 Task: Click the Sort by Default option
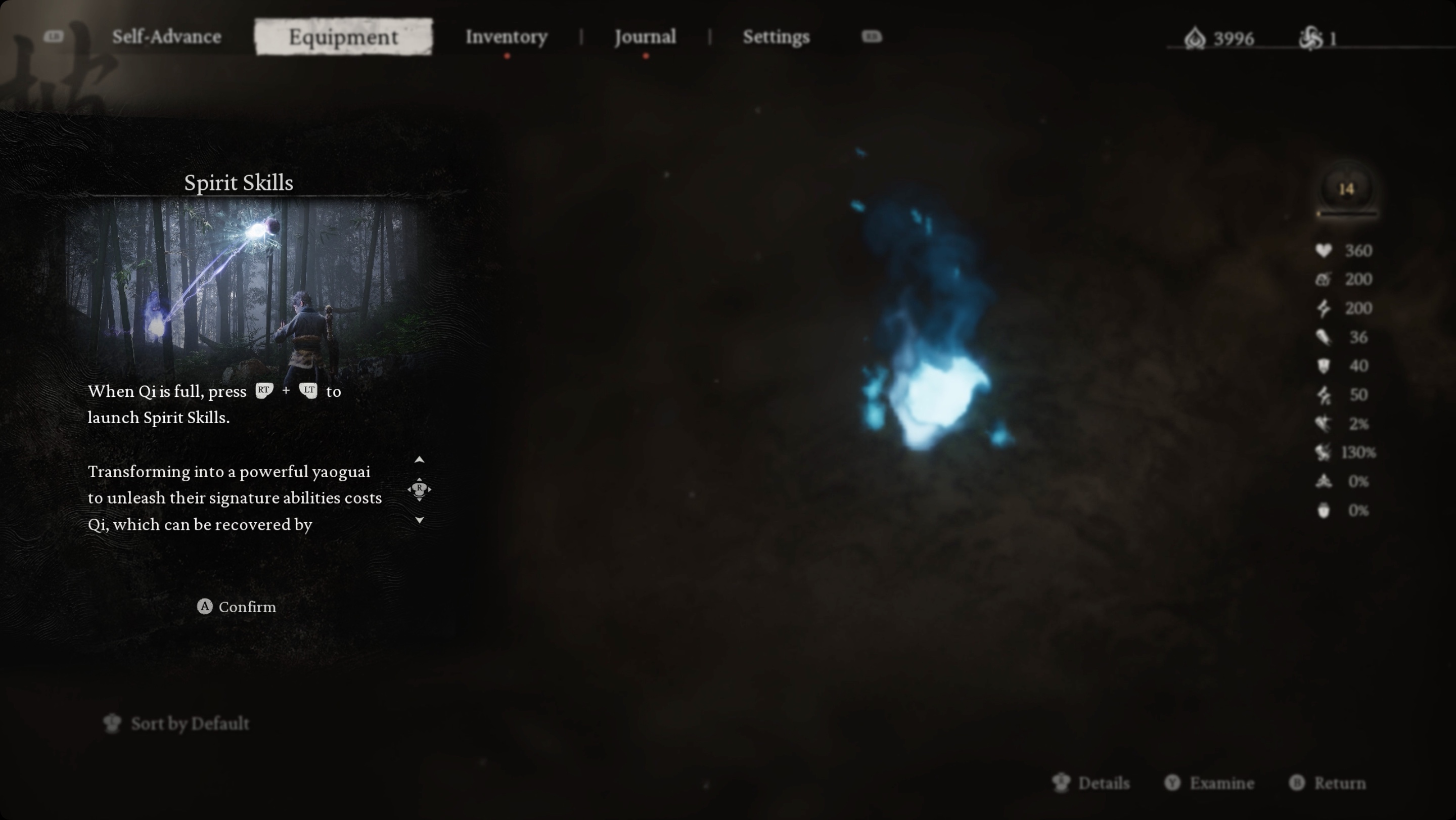tap(176, 723)
